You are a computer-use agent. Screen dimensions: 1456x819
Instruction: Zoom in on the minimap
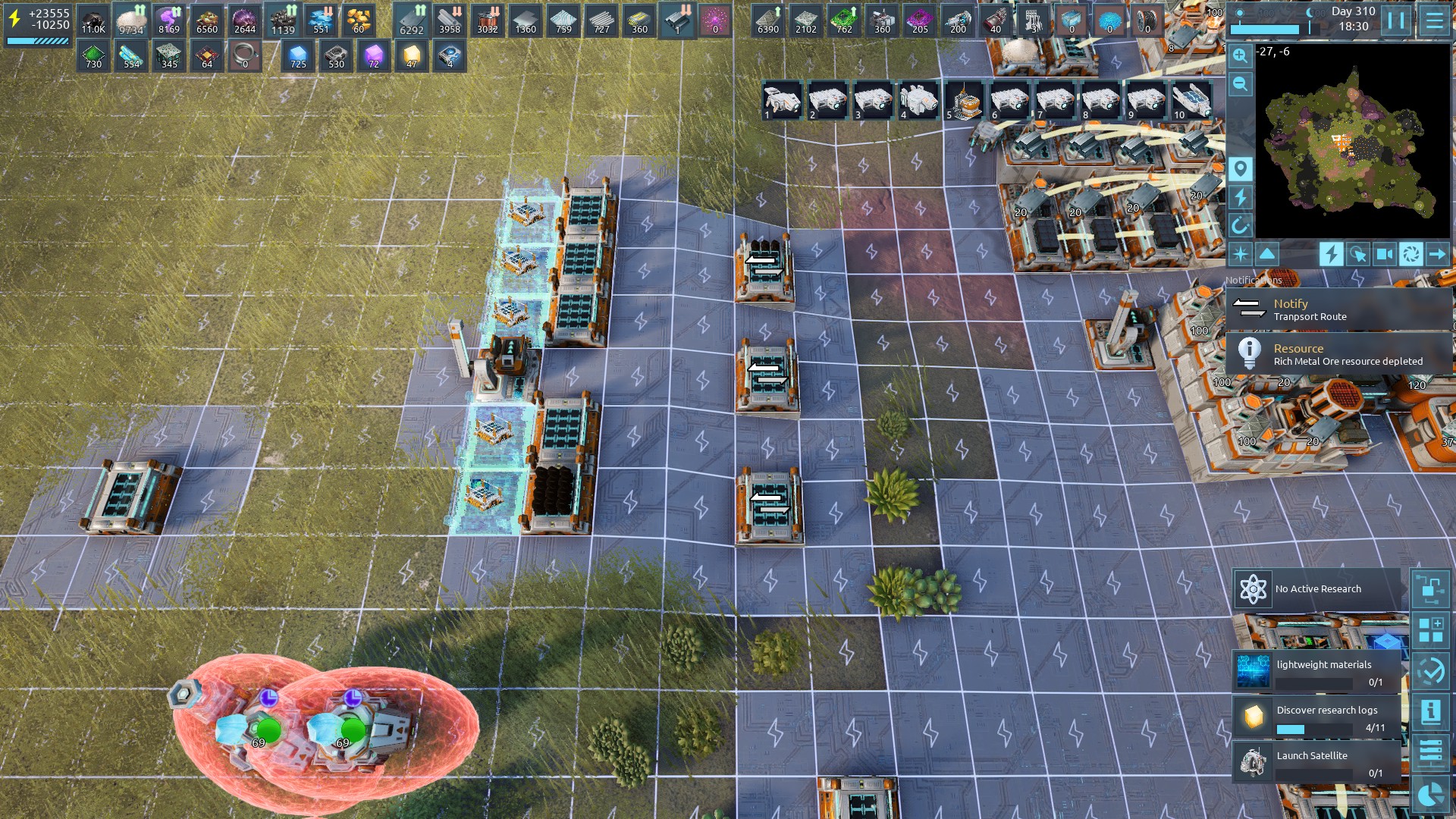click(x=1240, y=55)
